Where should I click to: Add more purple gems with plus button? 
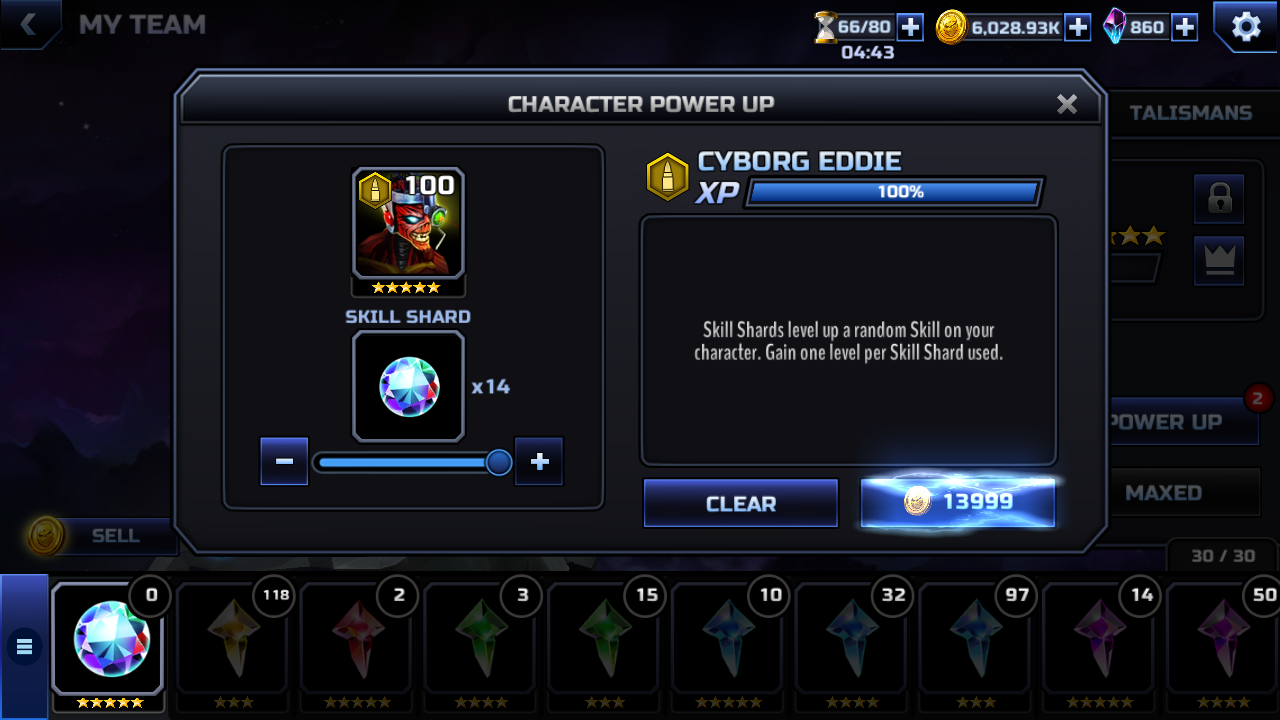1184,27
